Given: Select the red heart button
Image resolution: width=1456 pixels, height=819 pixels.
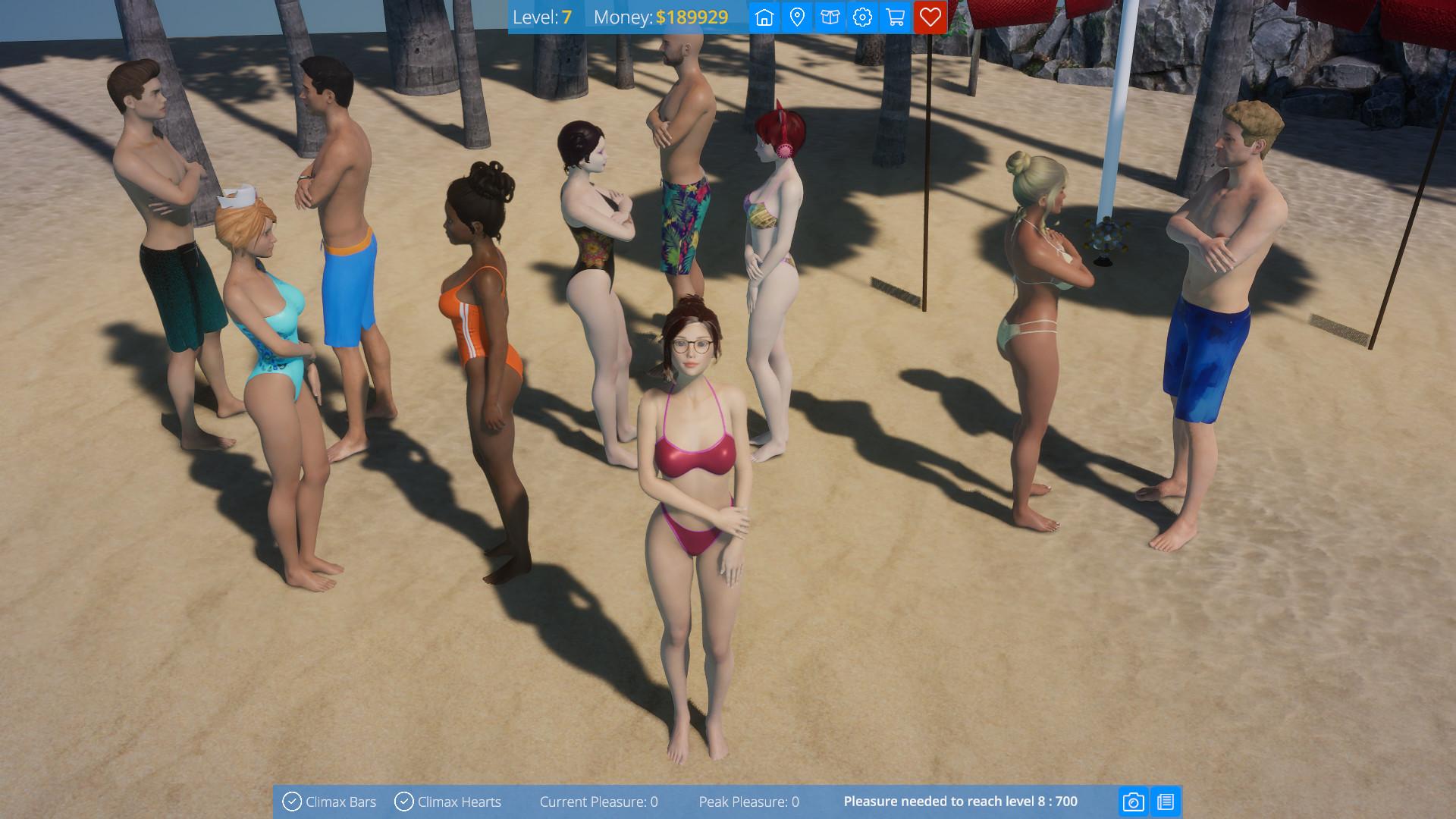Looking at the screenshot, I should 930,17.
